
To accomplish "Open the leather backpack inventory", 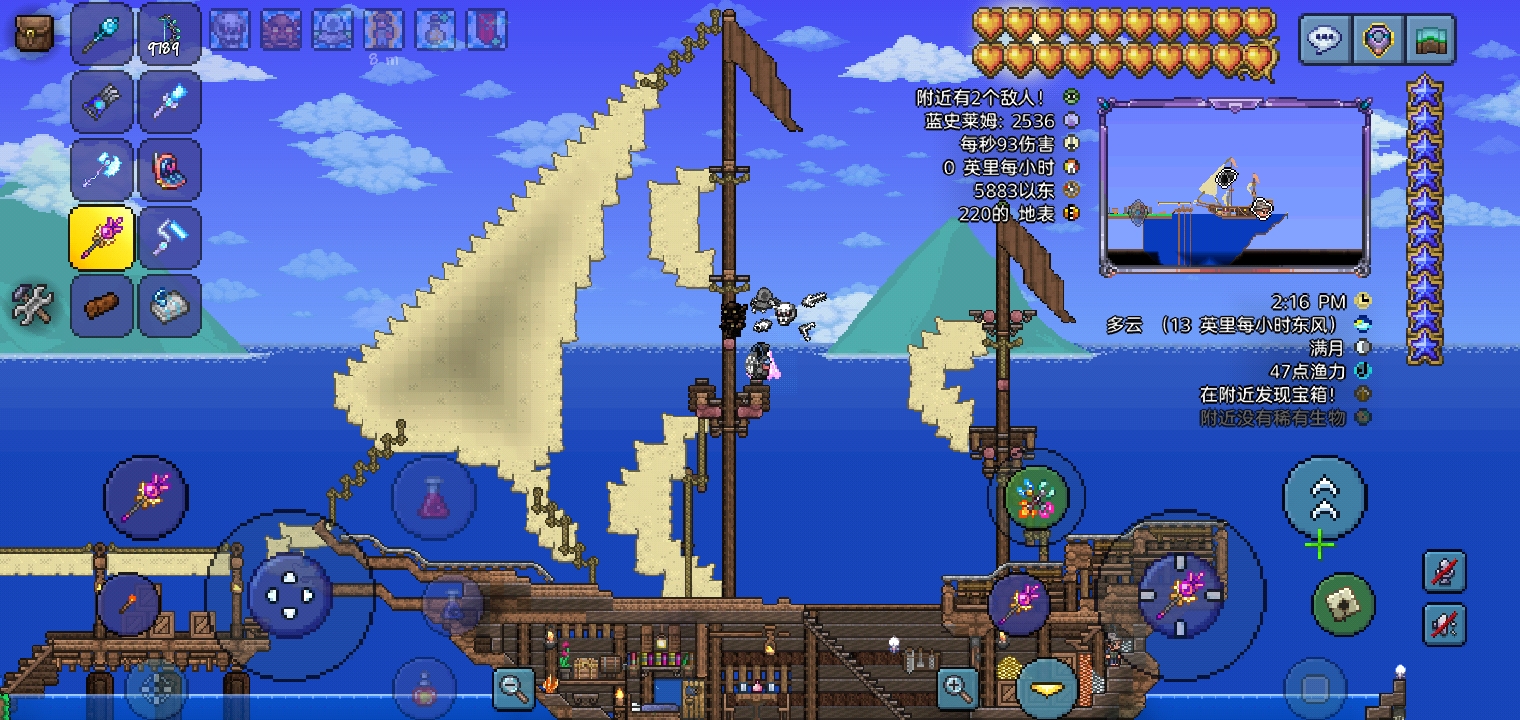I will [x=33, y=34].
